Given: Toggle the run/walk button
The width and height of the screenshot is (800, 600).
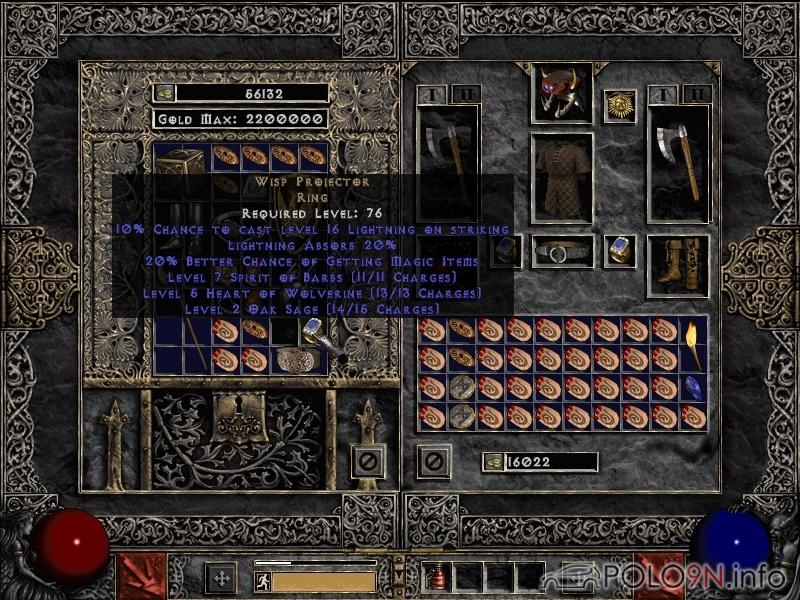Looking at the screenshot, I should click(263, 581).
